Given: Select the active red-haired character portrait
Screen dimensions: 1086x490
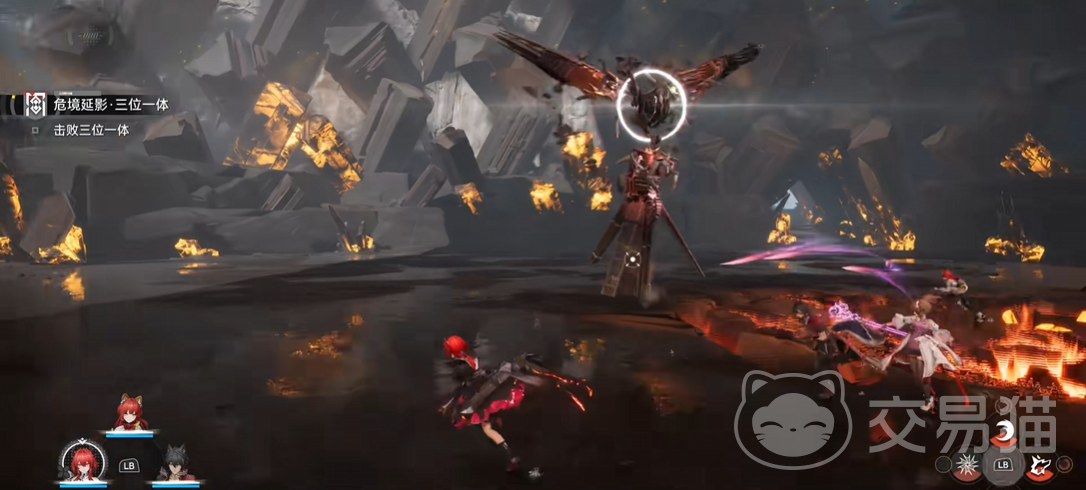Looking at the screenshot, I should click(x=83, y=461).
